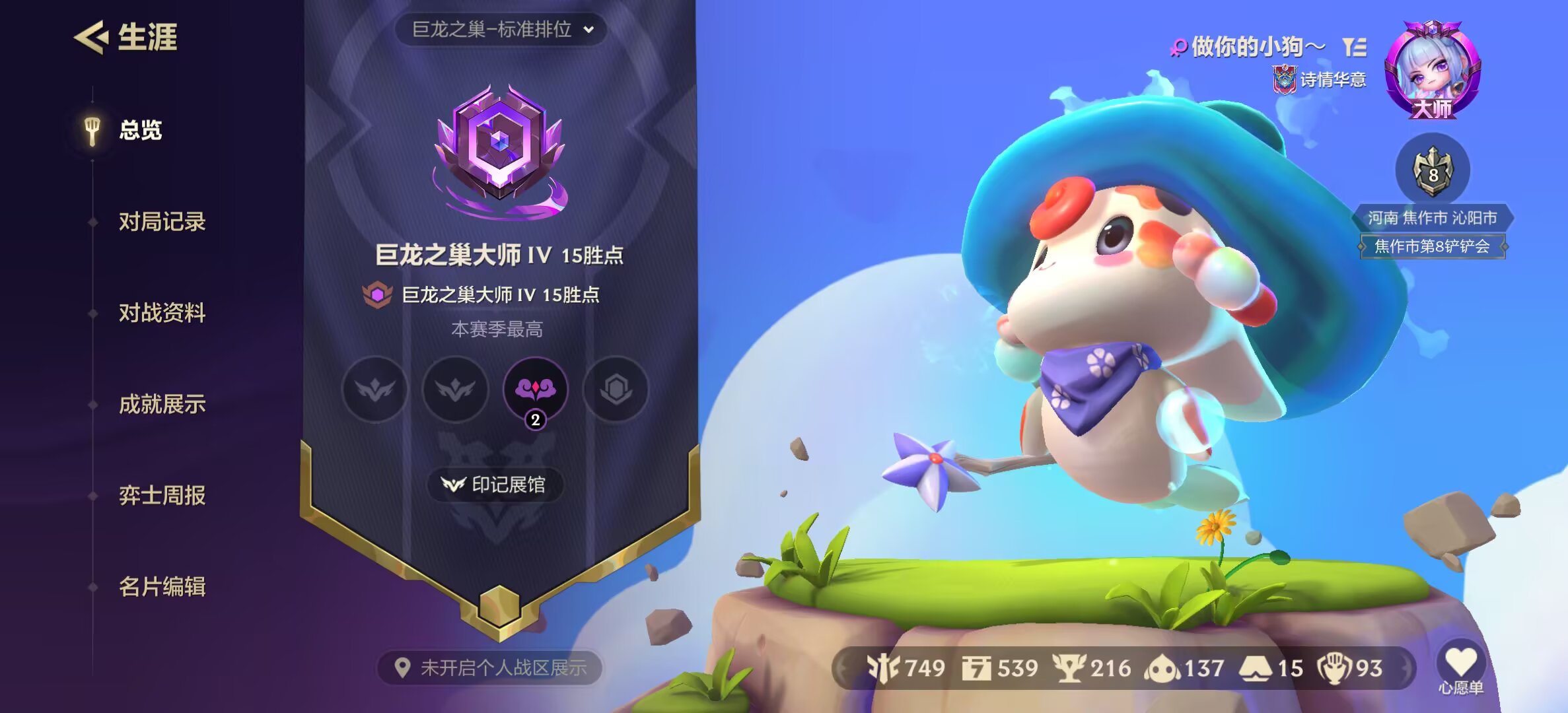Select the purple emblem with number 2
The image size is (1568, 713).
pyautogui.click(x=535, y=390)
